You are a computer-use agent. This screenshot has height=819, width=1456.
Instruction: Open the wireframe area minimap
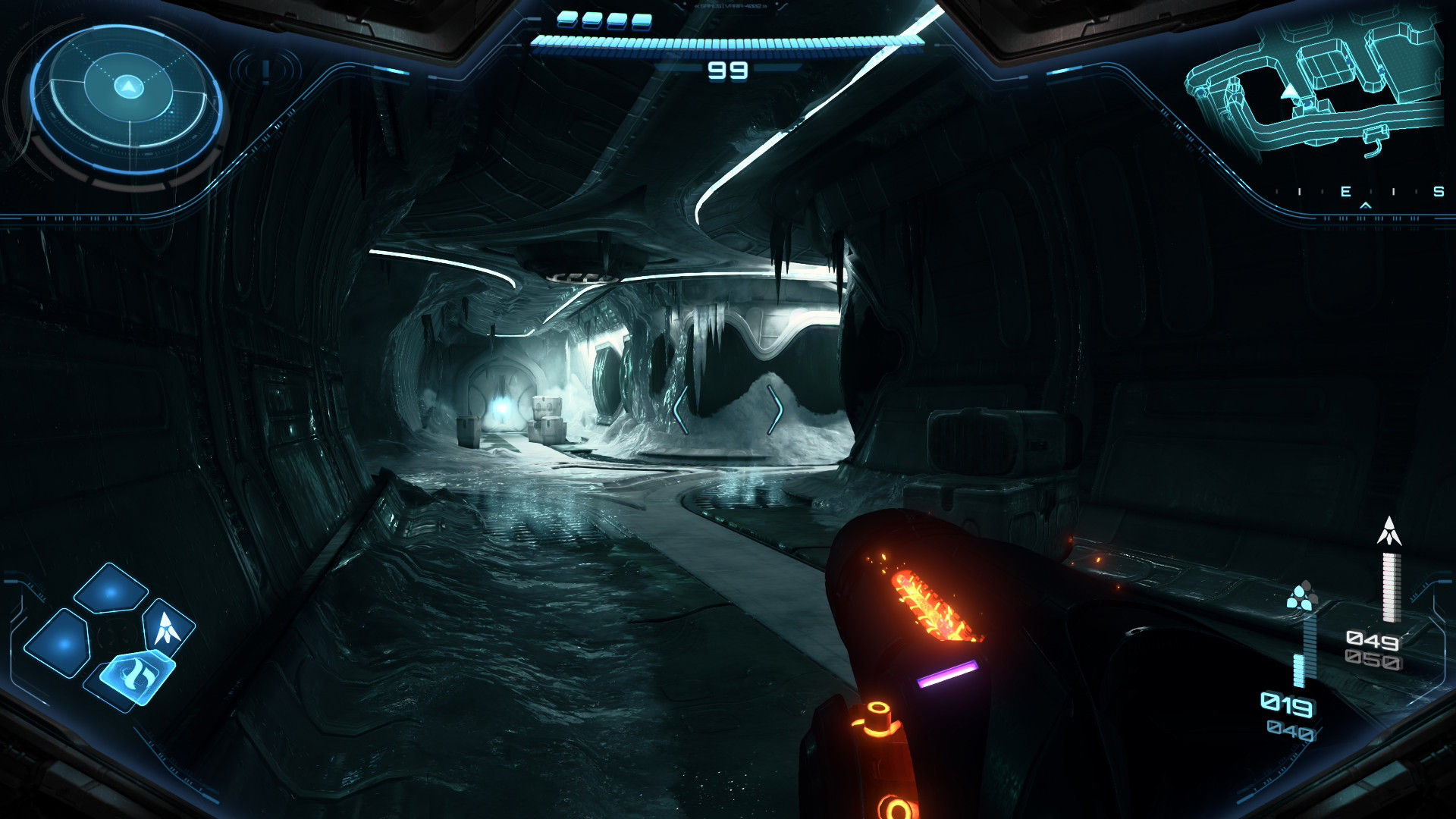[x=1316, y=83]
